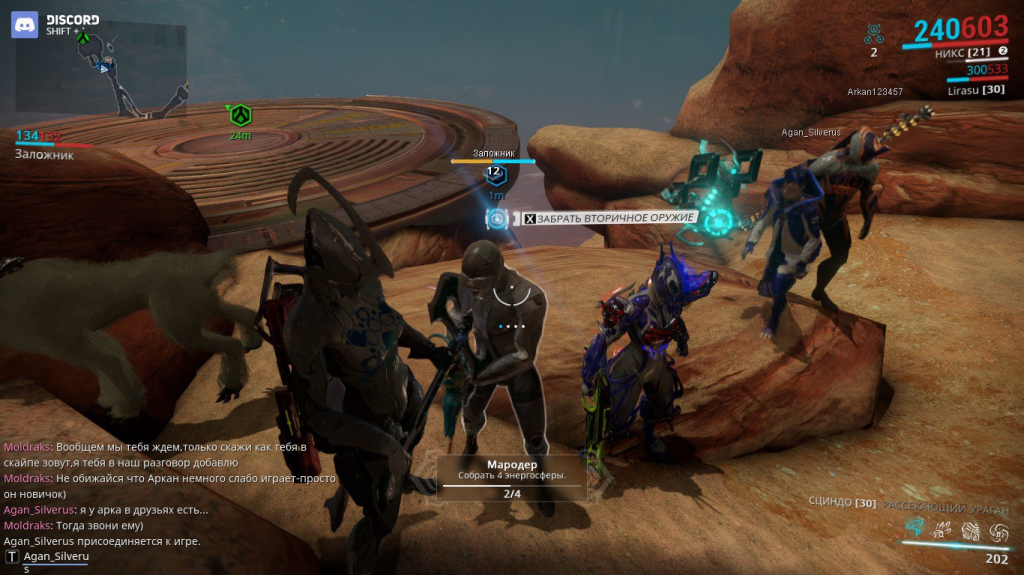Image resolution: width=1024 pixels, height=575 pixels.
Task: Click the chat input field labeled Agan_Silveru
Action: click(56, 556)
